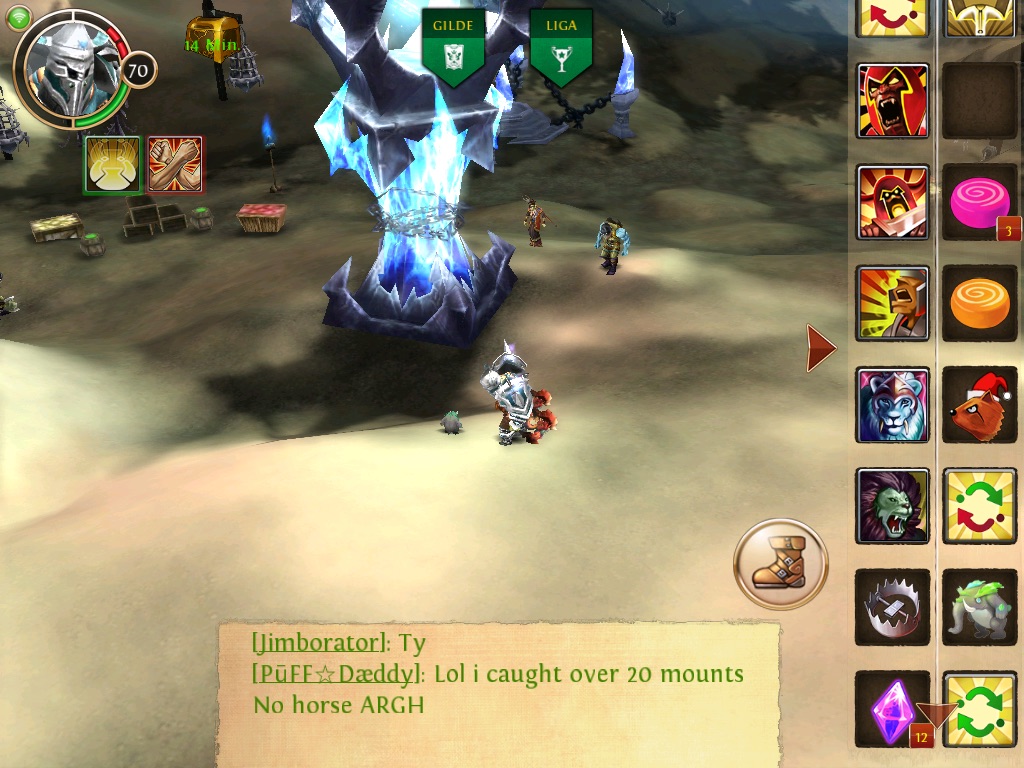The width and height of the screenshot is (1024, 768).
Task: Use the purple crystal item
Action: pyautogui.click(x=892, y=708)
